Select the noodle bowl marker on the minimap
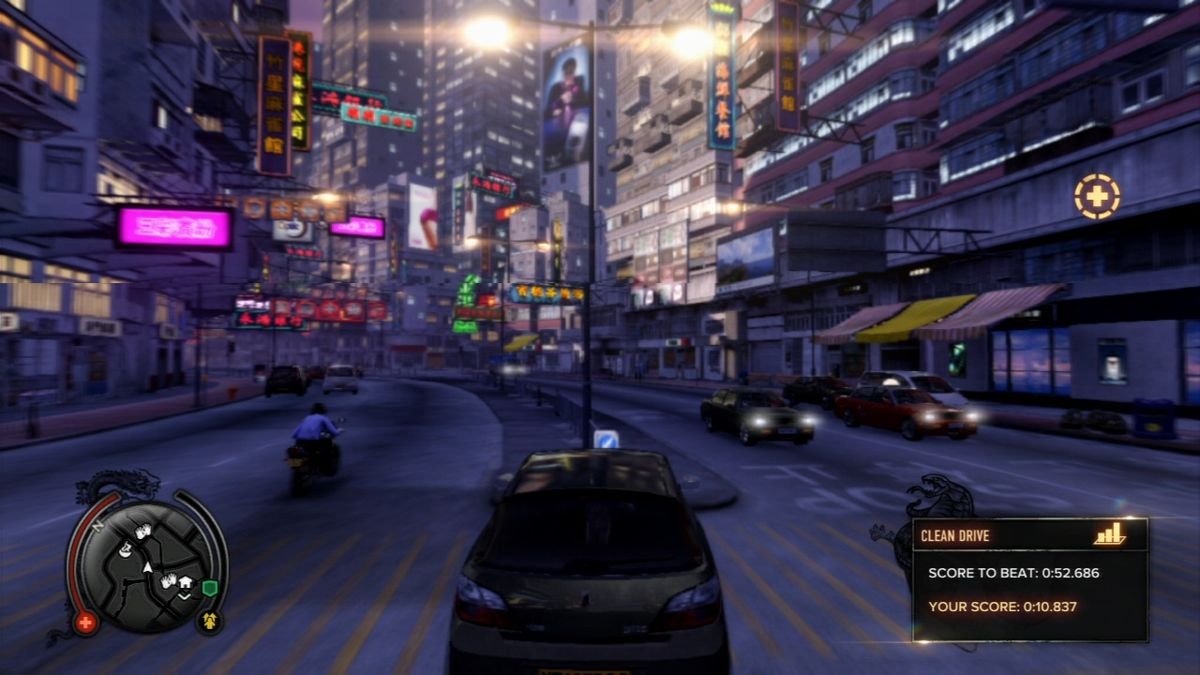The height and width of the screenshot is (675, 1200). click(125, 550)
